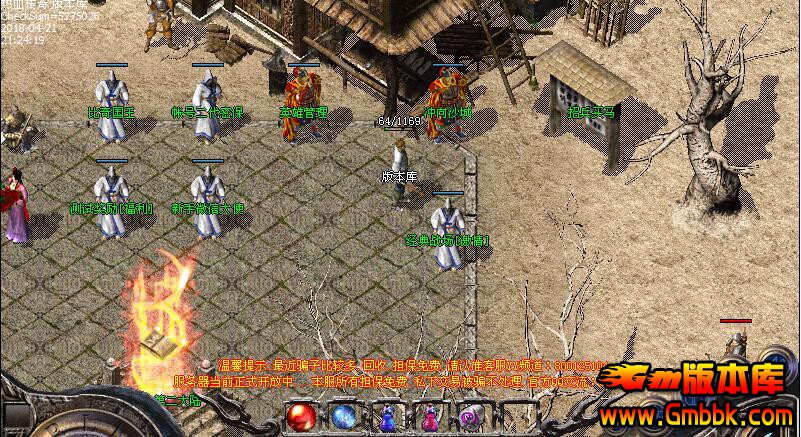Select the blue orb hotbar slot
Screen dimensions: 801x437
344,417
